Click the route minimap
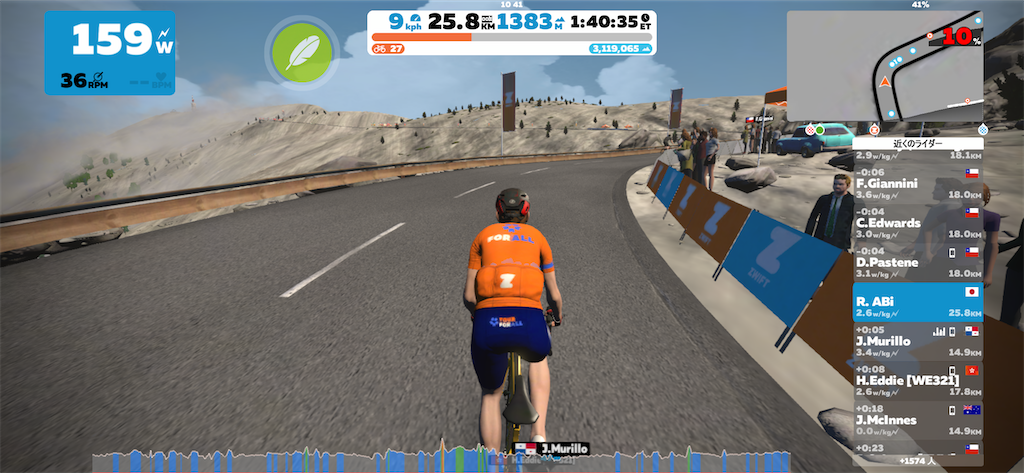 884,63
